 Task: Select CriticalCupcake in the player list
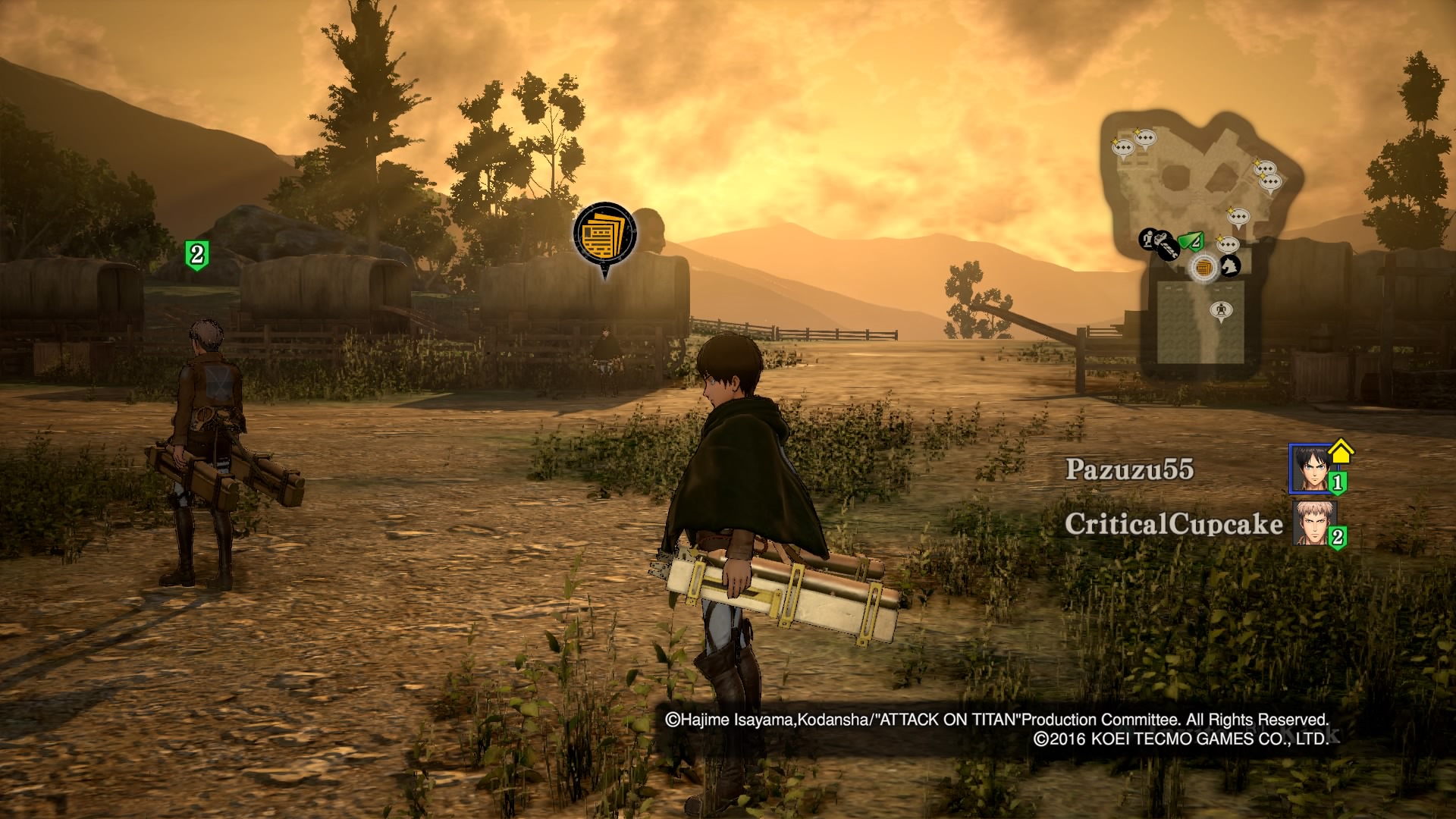[1173, 524]
